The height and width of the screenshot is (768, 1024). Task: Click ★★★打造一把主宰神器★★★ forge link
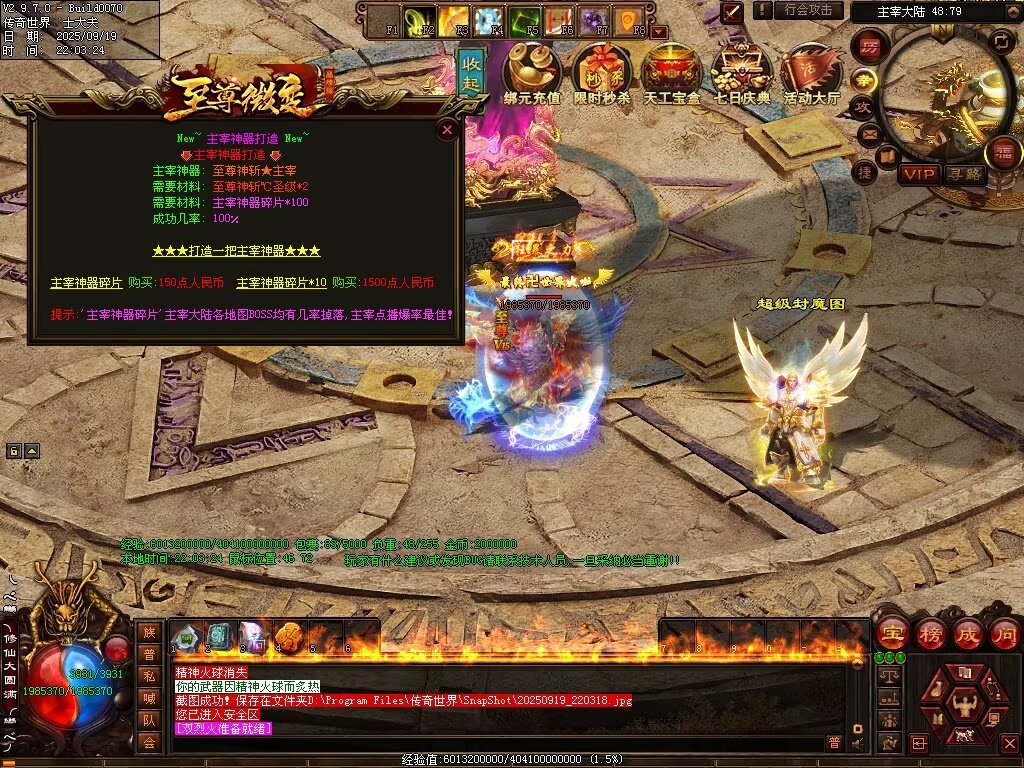click(236, 250)
